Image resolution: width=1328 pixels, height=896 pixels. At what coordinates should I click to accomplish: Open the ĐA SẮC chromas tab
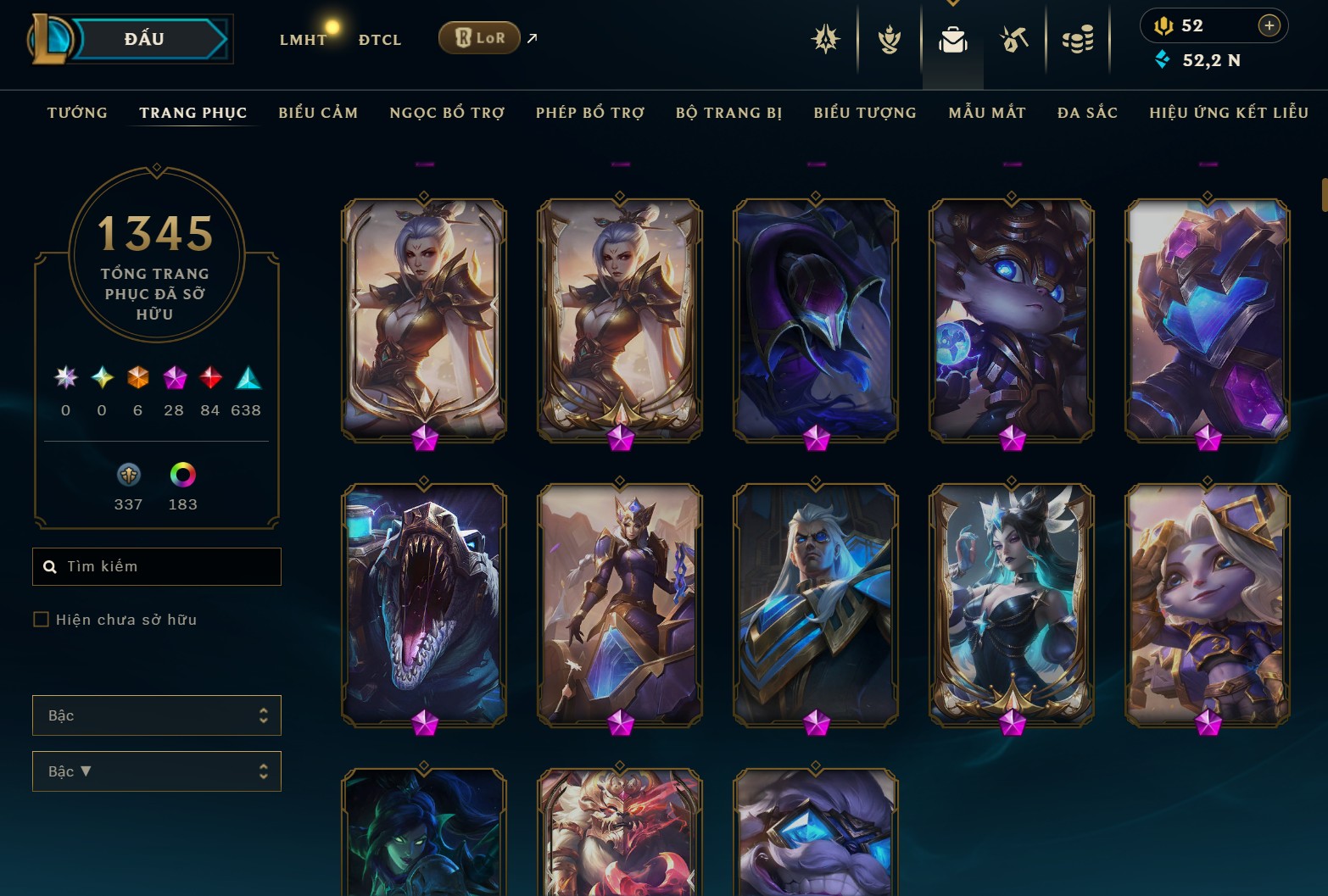coord(1087,113)
